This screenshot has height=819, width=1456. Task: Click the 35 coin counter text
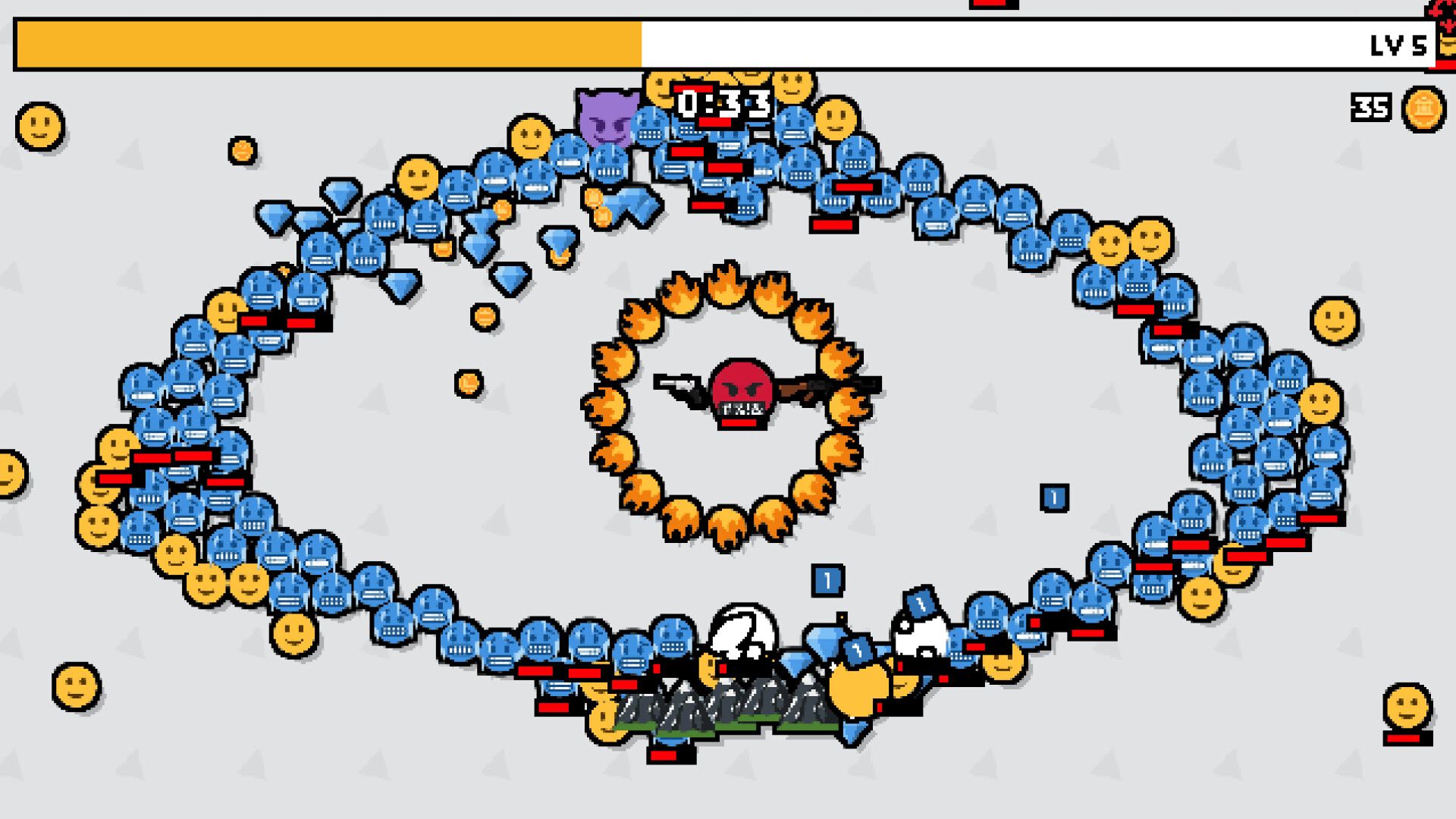point(1371,108)
